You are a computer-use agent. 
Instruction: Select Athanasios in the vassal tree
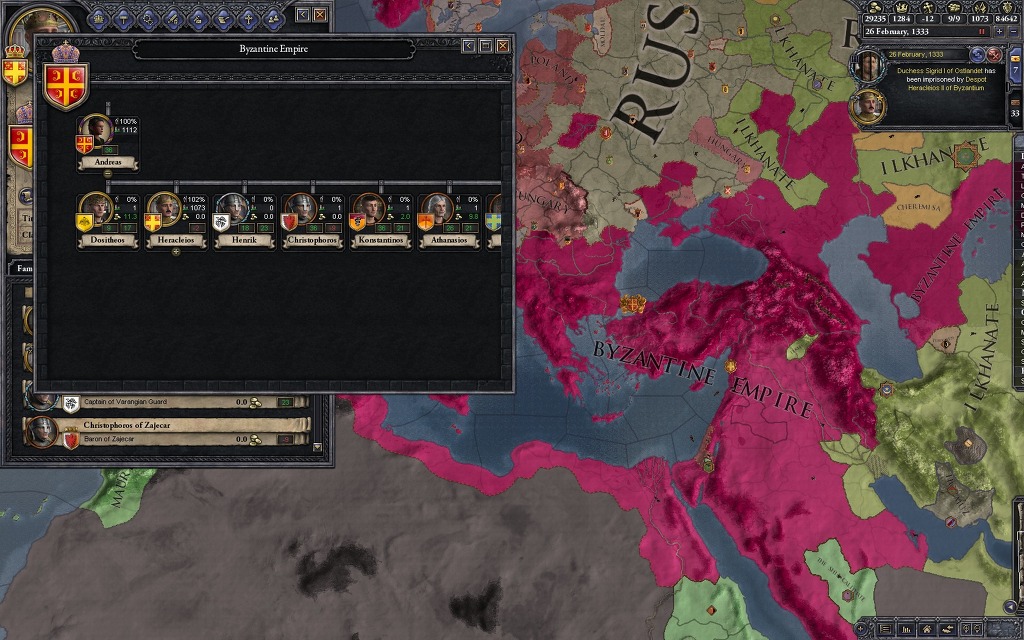[x=437, y=210]
